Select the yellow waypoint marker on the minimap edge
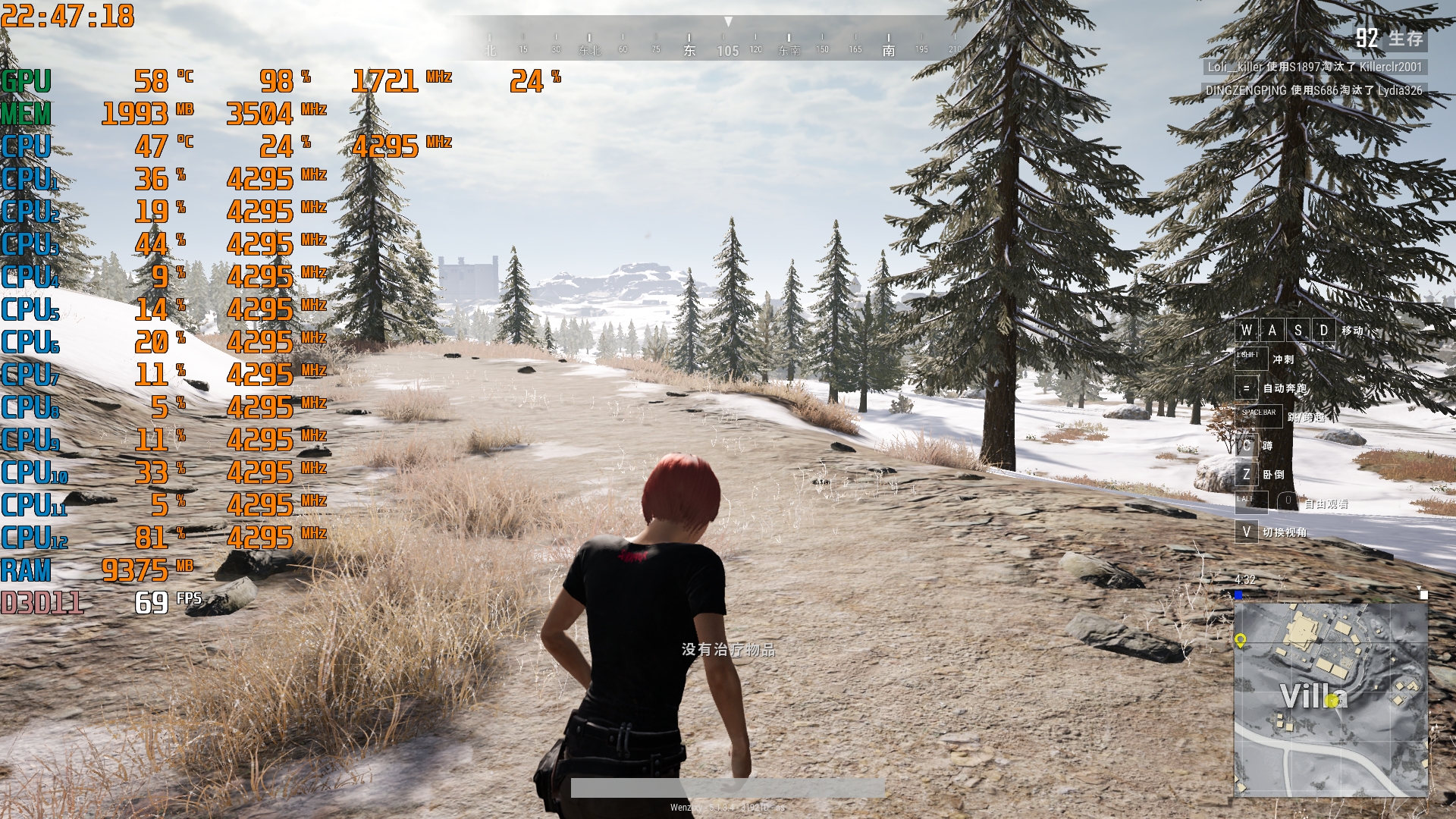Viewport: 1456px width, 819px height. click(1241, 641)
